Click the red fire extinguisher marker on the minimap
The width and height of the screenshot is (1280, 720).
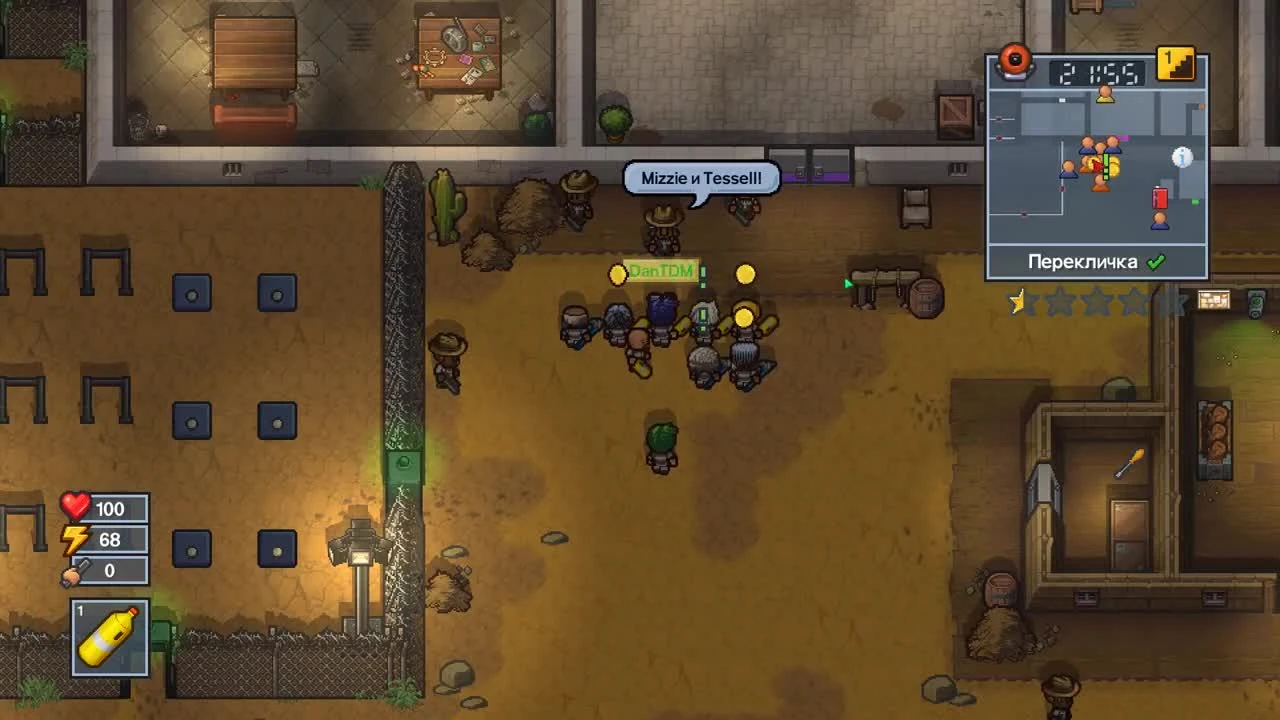pyautogui.click(x=1160, y=198)
